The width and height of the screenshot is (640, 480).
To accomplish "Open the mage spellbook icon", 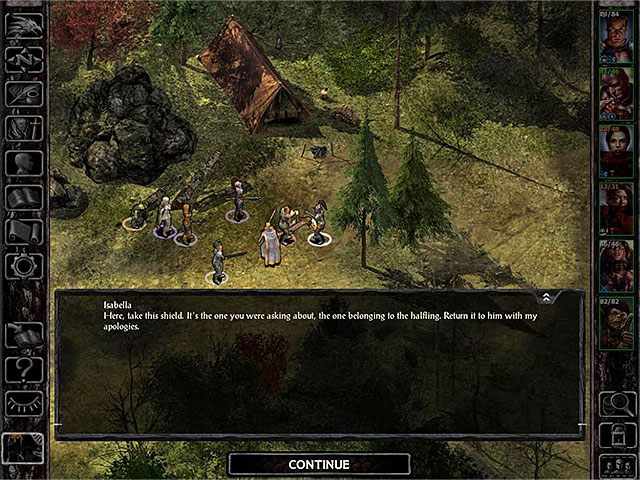I will (23, 197).
